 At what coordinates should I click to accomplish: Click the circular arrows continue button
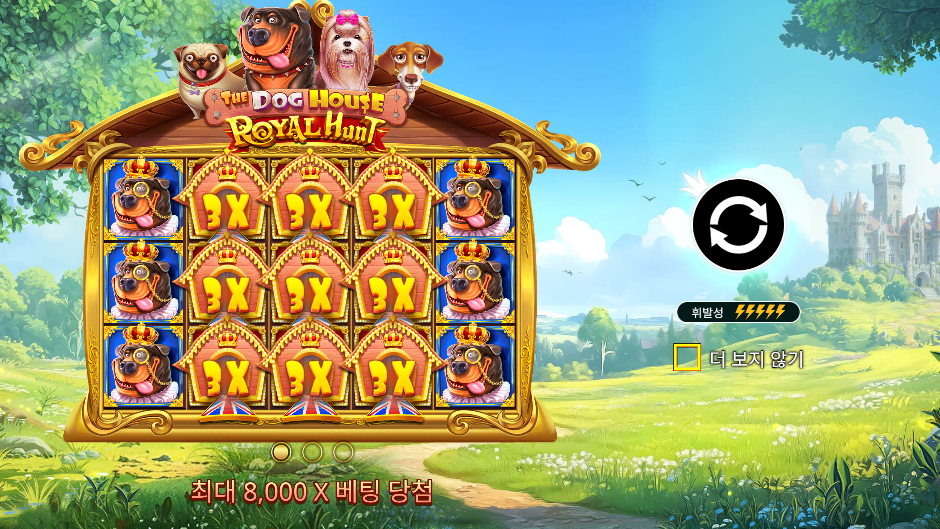click(737, 225)
